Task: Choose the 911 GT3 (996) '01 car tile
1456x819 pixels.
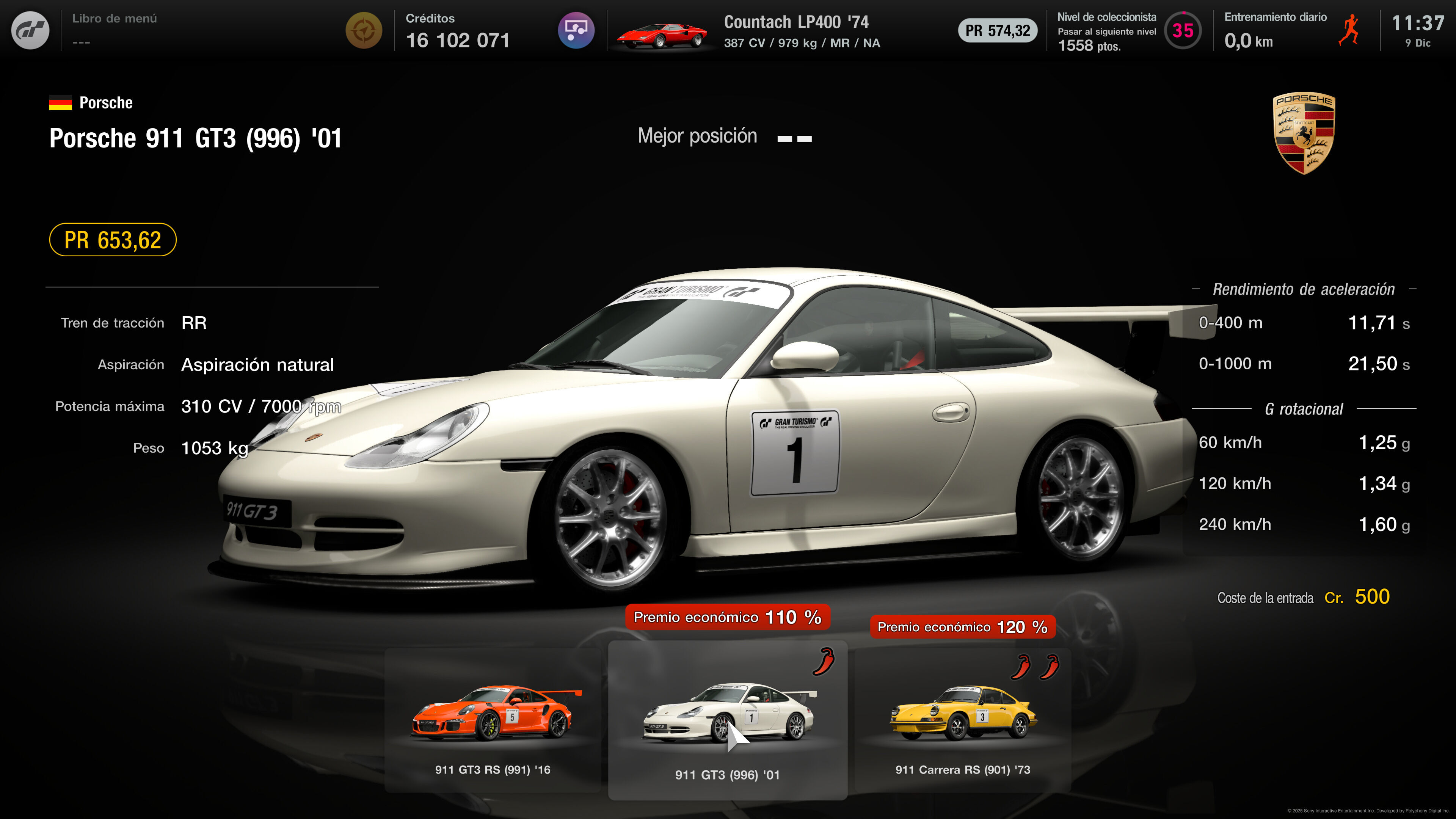Action: [x=728, y=721]
